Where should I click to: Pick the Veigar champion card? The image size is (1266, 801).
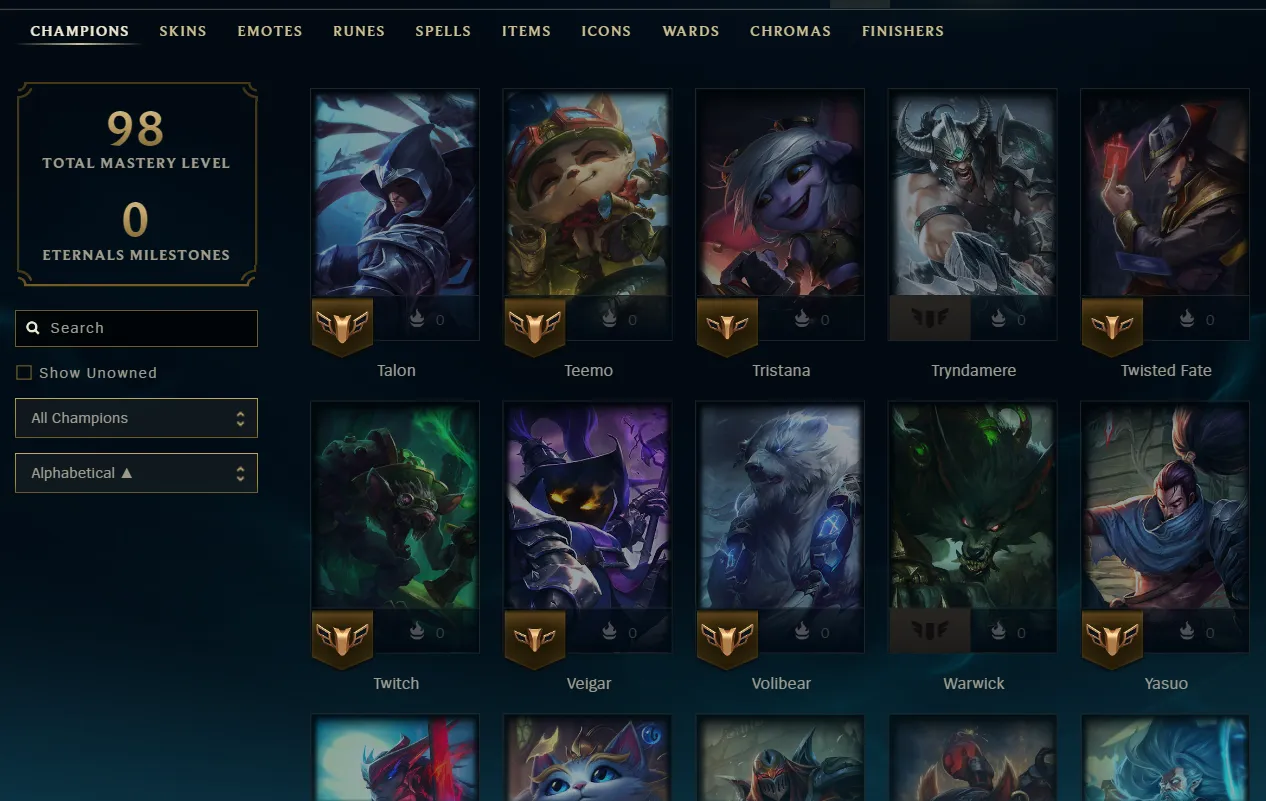pos(588,508)
